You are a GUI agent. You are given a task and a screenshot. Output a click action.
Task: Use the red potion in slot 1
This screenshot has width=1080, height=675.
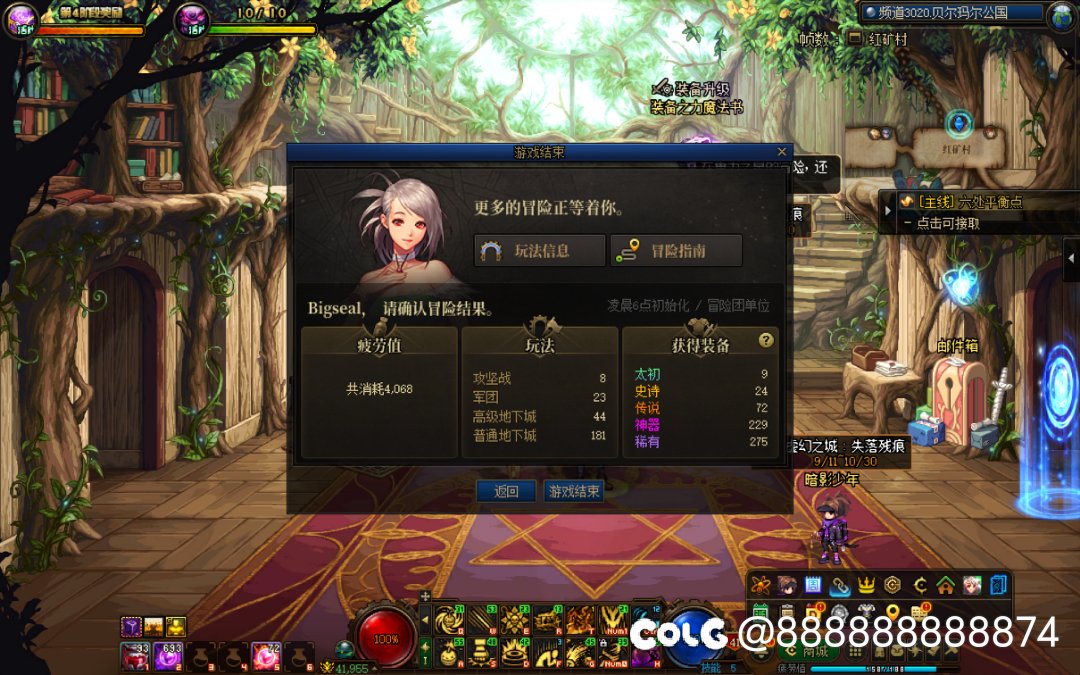(x=135, y=656)
